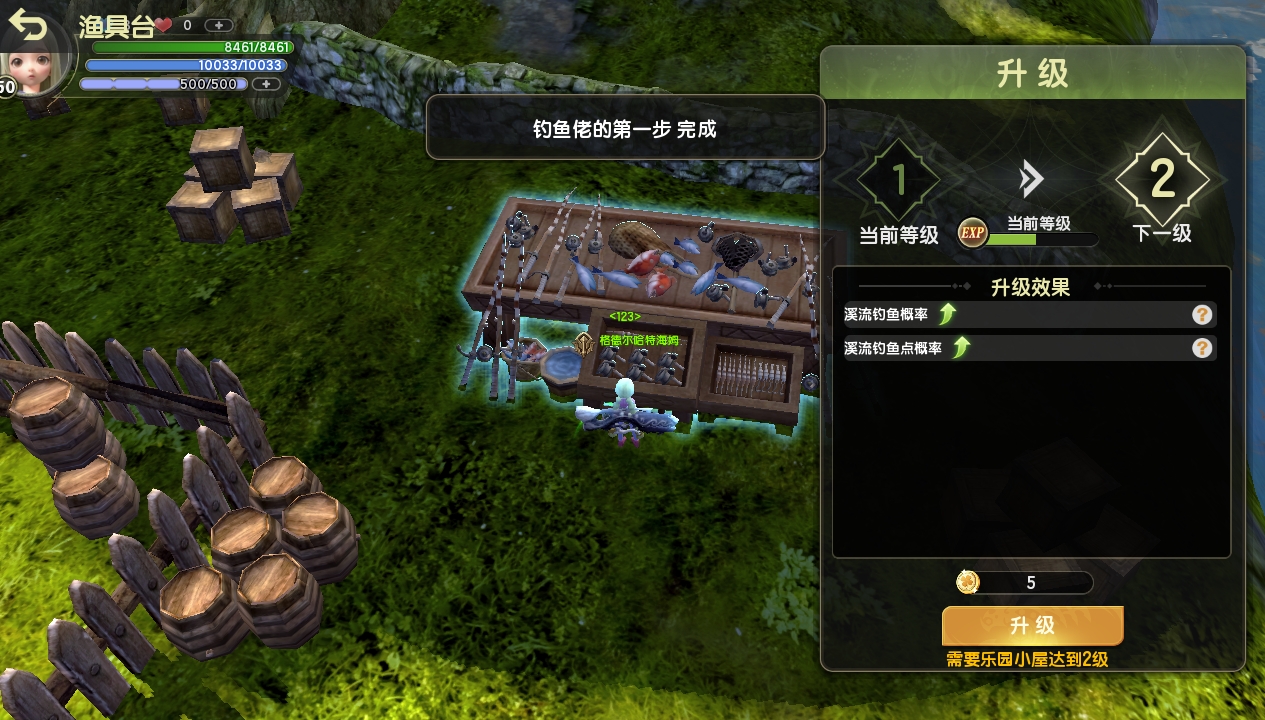
Task: Show help for 溪流钓鱼概率 effect
Action: pos(1202,315)
